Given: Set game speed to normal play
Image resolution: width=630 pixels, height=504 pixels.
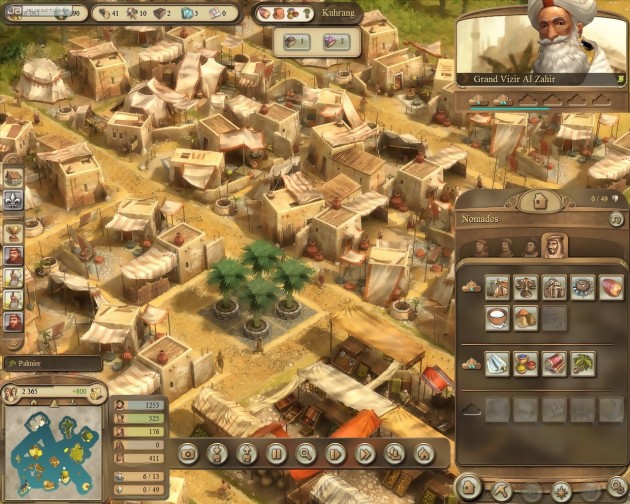Looking at the screenshot, I should (336, 453).
